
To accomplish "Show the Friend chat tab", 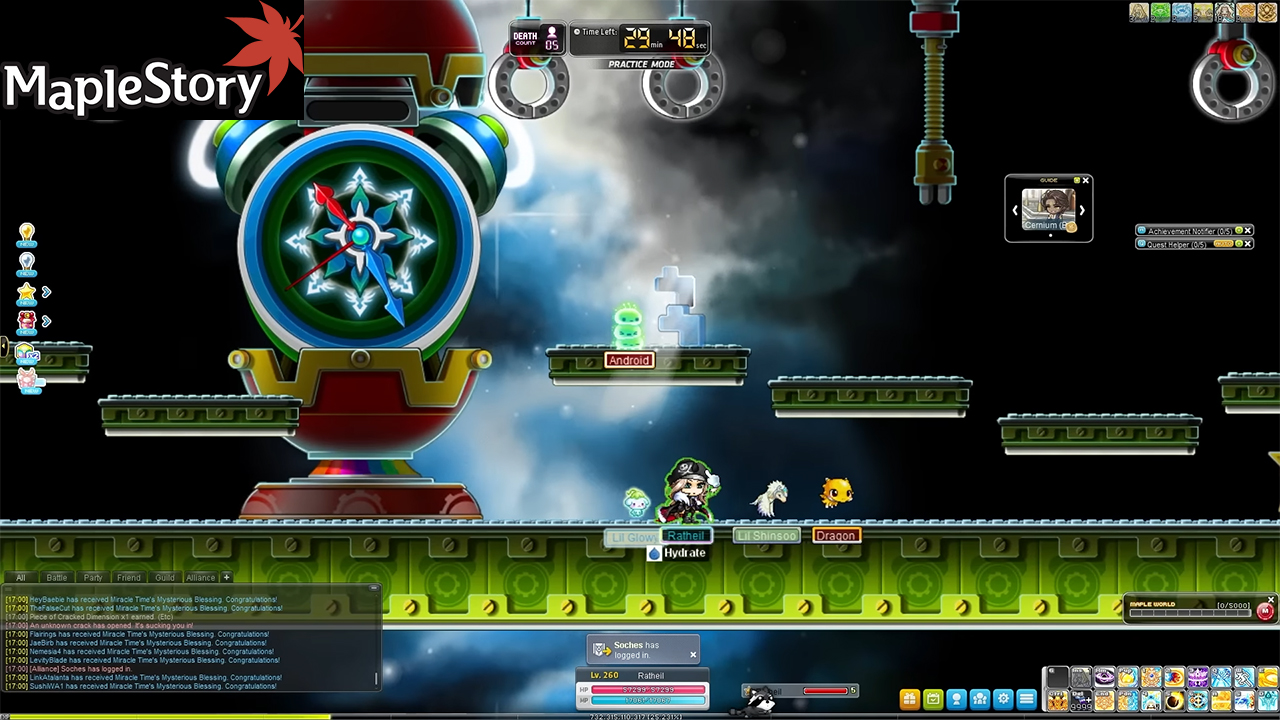I will (x=129, y=577).
